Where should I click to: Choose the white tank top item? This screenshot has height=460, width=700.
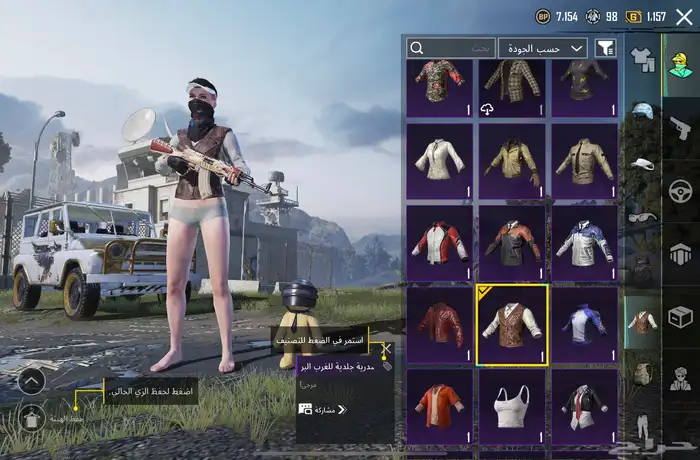[x=511, y=406]
